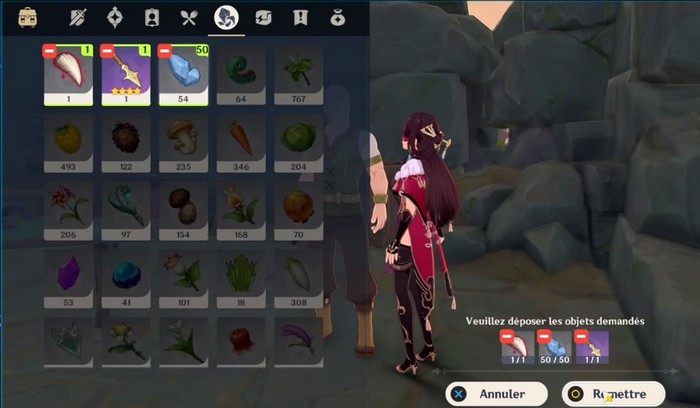Select the four-star golden spear slot

click(x=126, y=72)
